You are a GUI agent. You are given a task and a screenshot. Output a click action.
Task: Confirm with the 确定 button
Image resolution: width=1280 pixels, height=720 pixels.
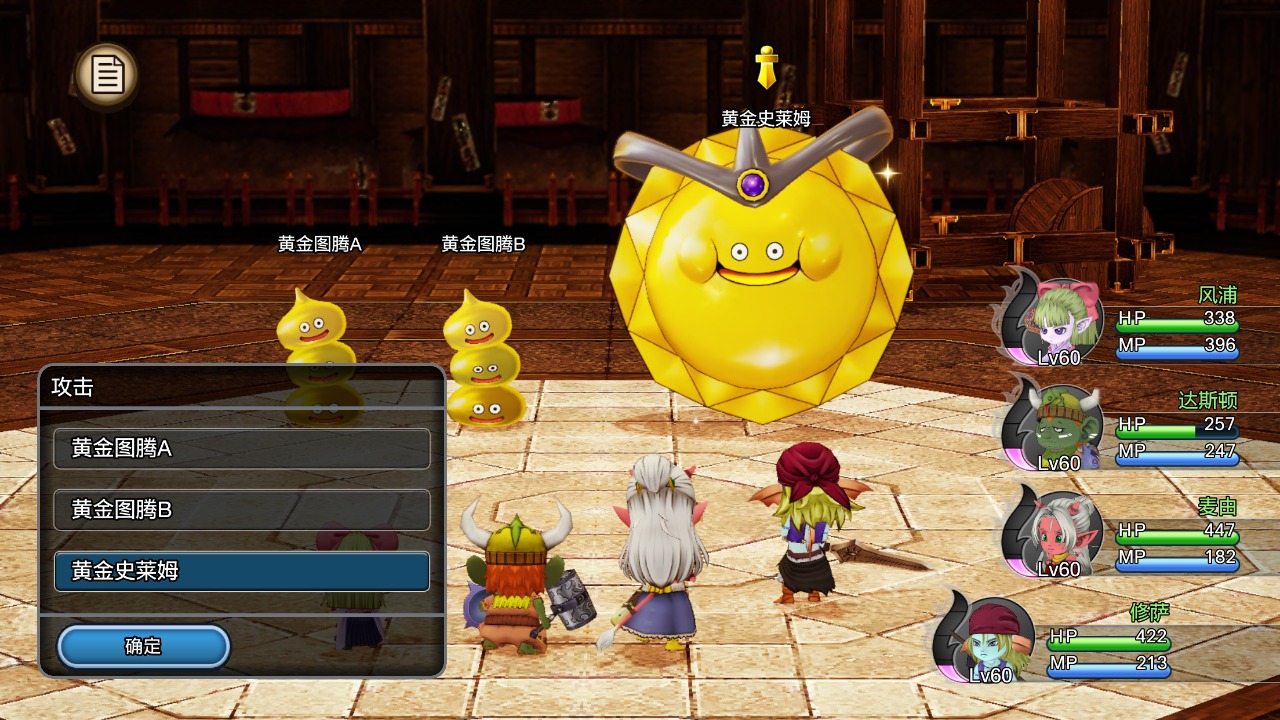143,646
